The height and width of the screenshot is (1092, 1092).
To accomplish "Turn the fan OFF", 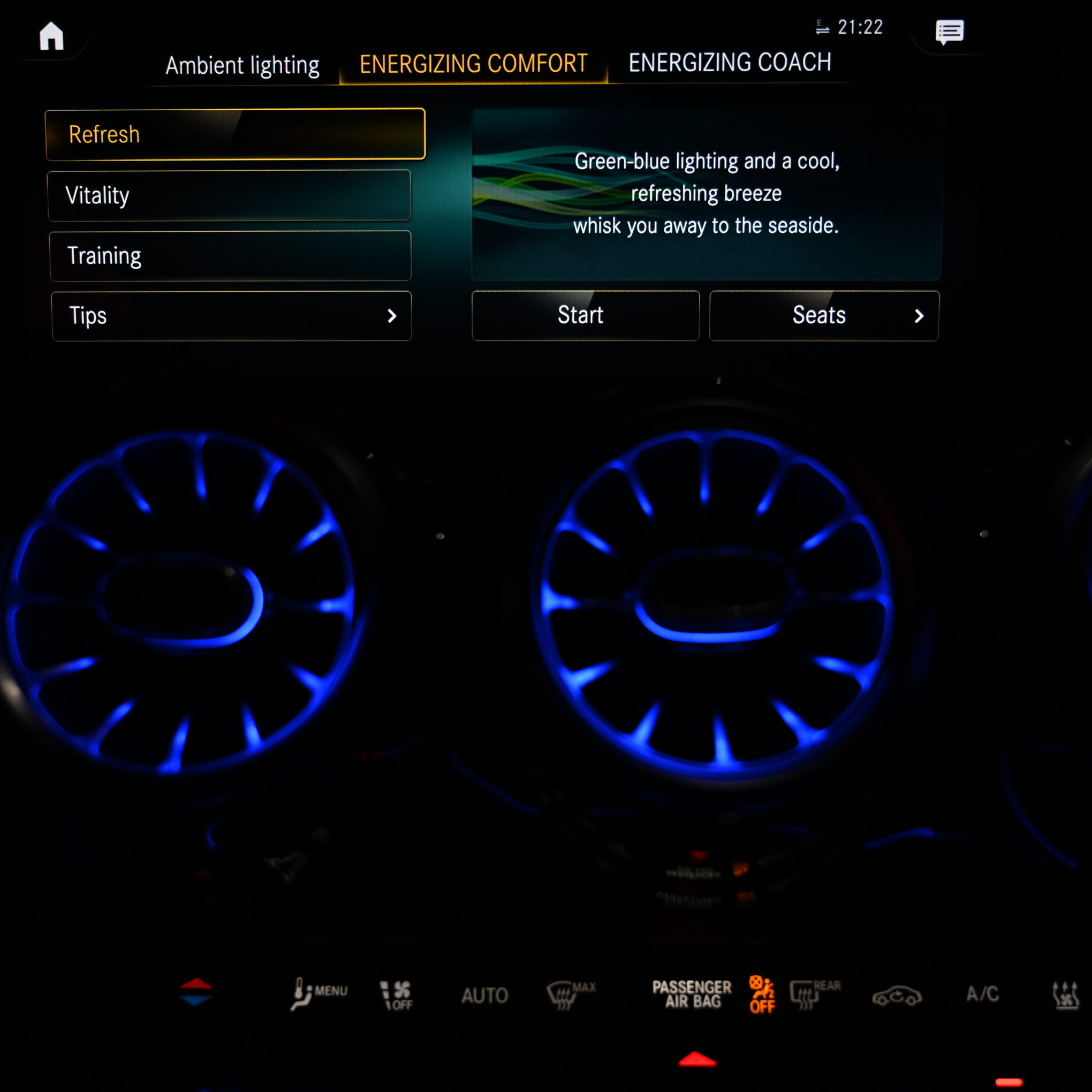I will pyautogui.click(x=397, y=995).
